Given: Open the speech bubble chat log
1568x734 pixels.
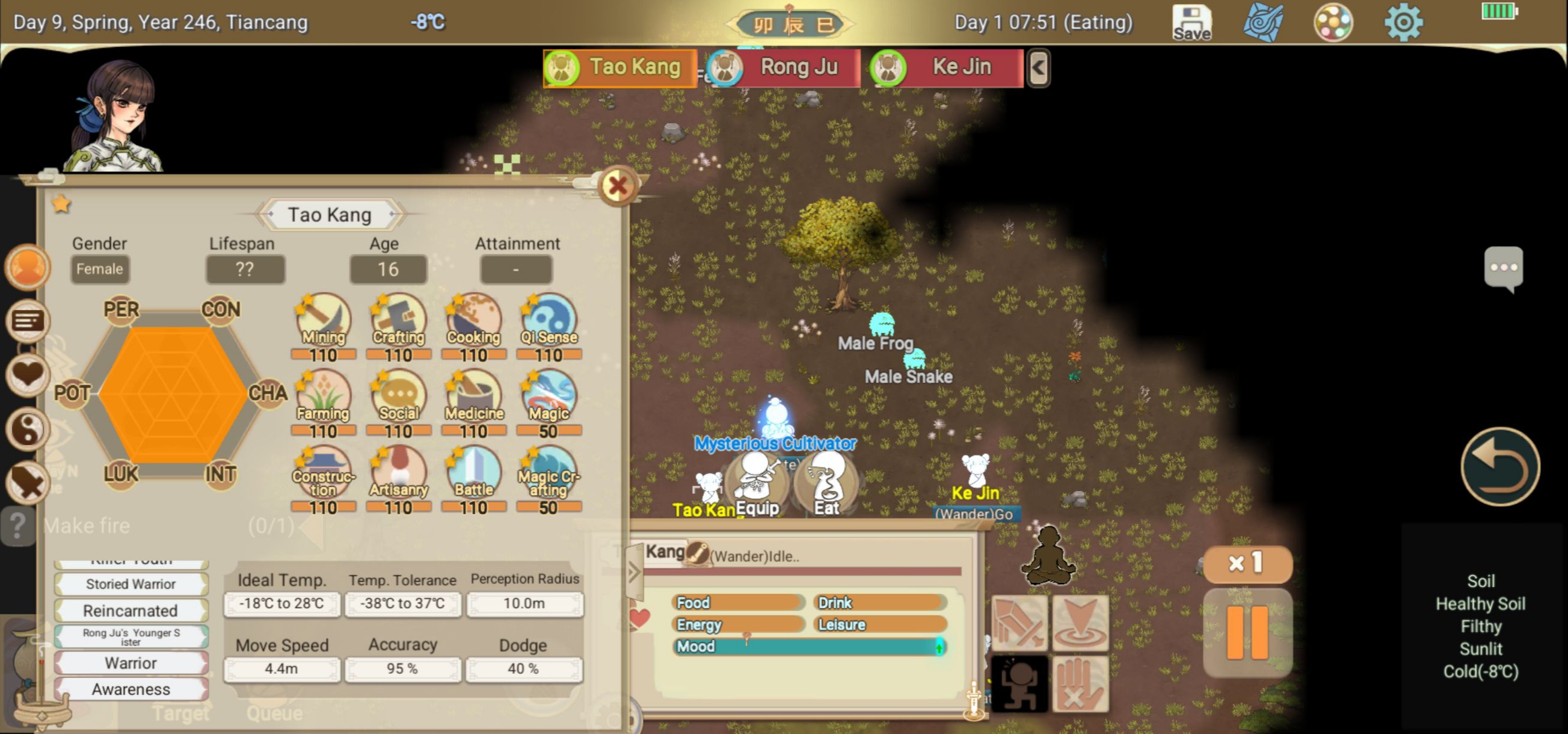Looking at the screenshot, I should point(1503,268).
